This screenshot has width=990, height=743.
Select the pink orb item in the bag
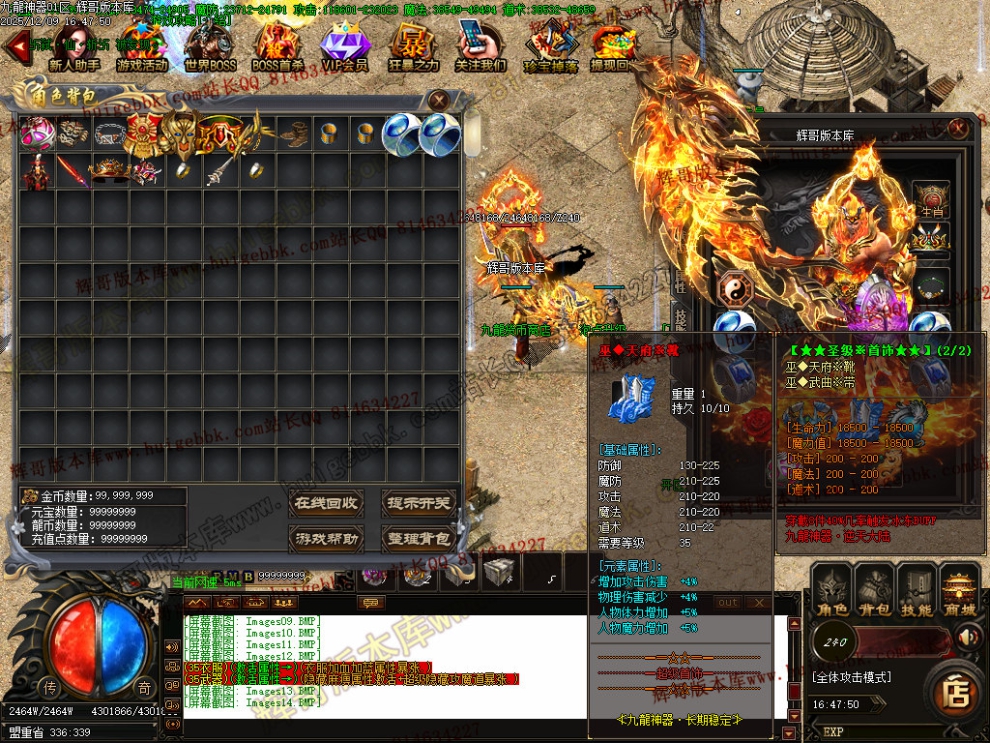[x=37, y=134]
